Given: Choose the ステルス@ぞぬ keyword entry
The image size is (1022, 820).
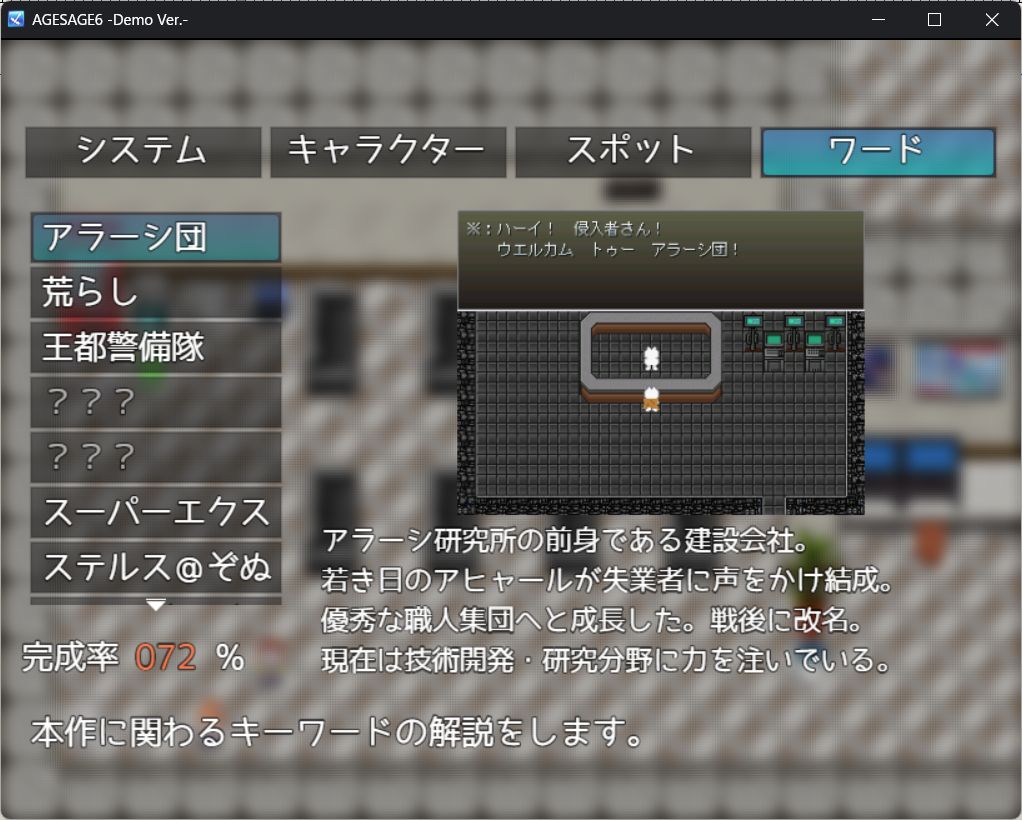Looking at the screenshot, I should (155, 568).
